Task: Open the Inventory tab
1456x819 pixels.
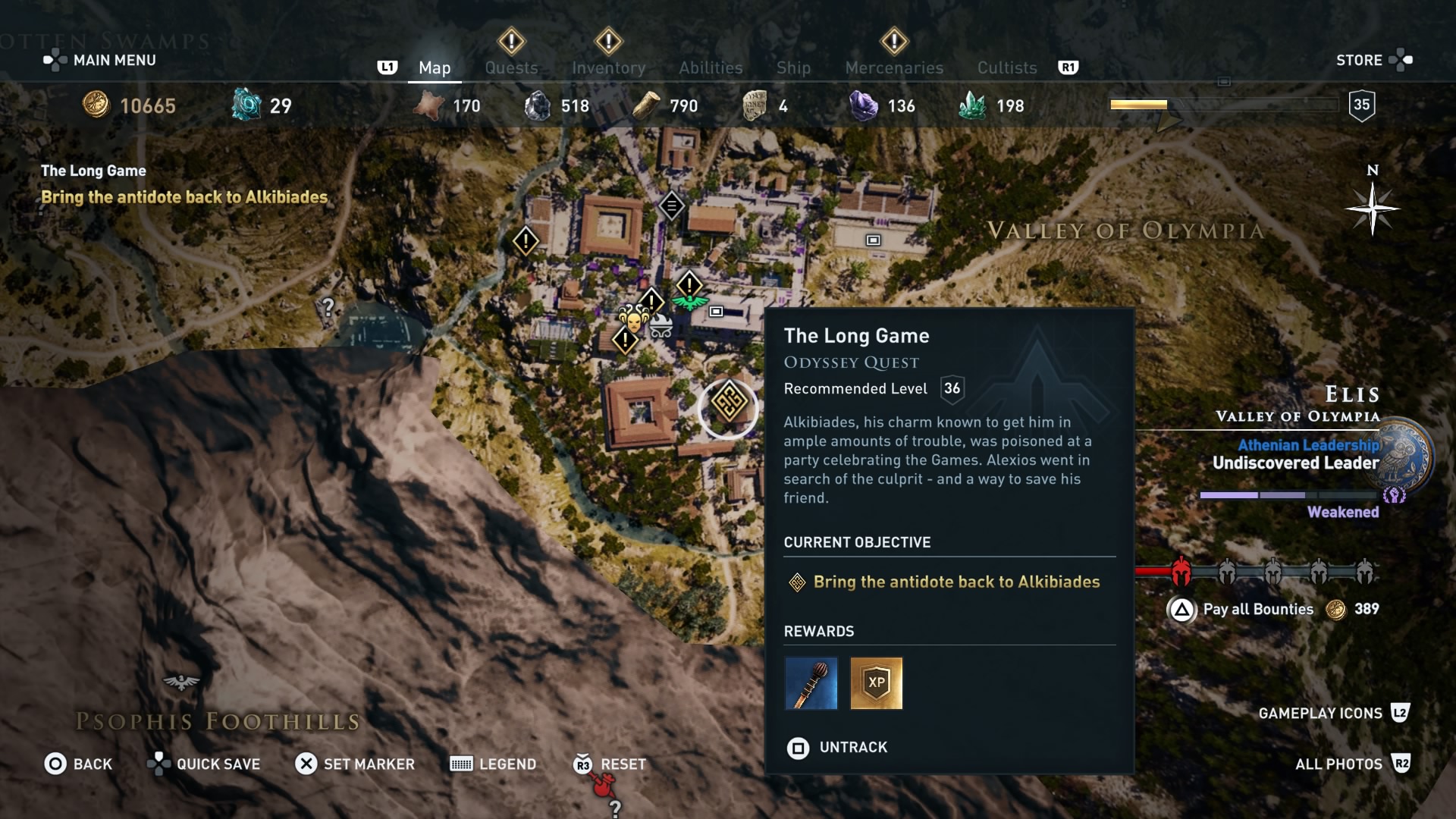Action: [609, 67]
